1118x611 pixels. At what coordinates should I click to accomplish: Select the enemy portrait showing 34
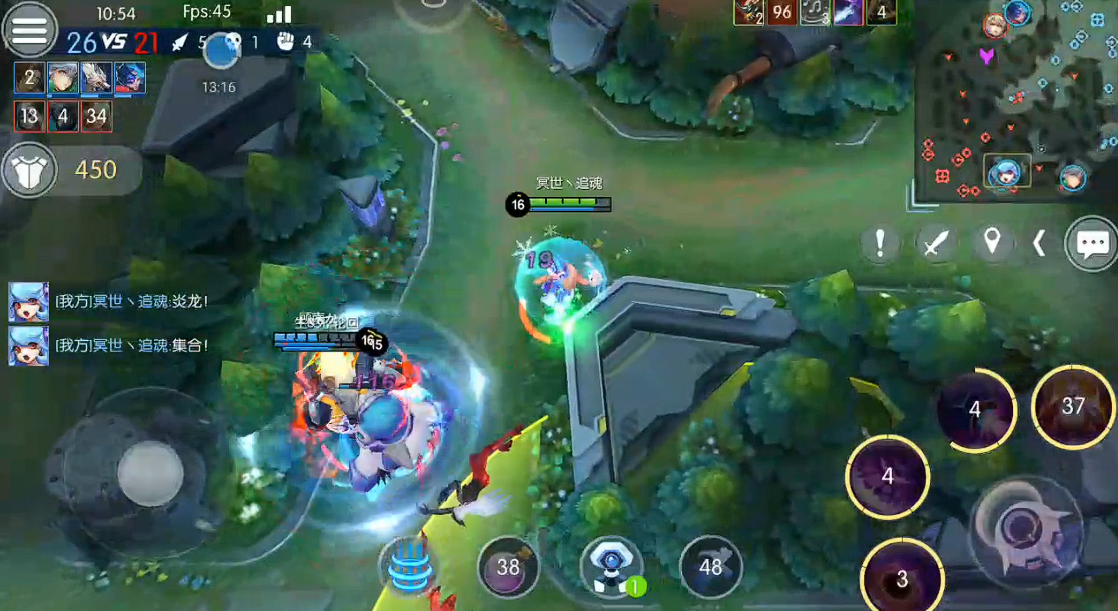[96, 116]
